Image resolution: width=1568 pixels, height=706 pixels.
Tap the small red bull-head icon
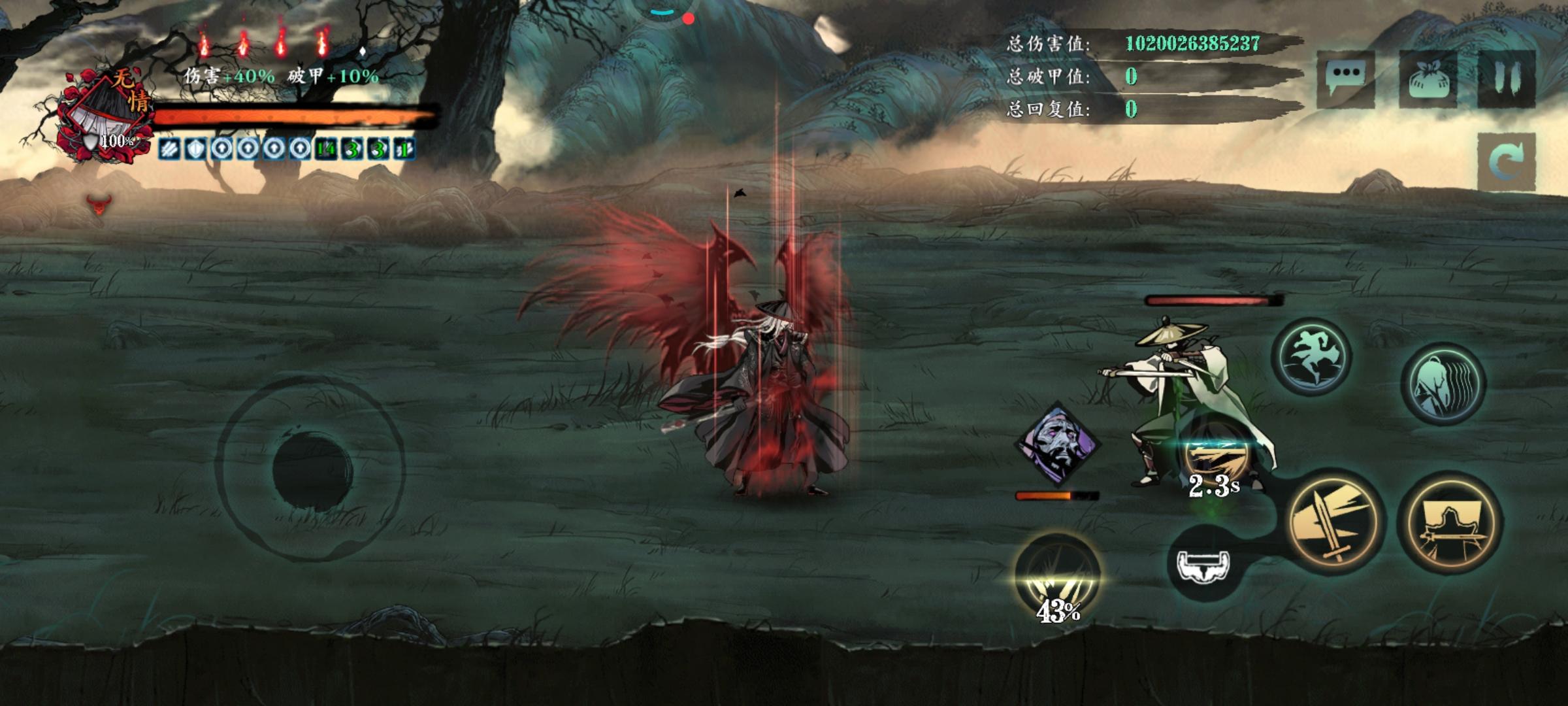(x=99, y=205)
